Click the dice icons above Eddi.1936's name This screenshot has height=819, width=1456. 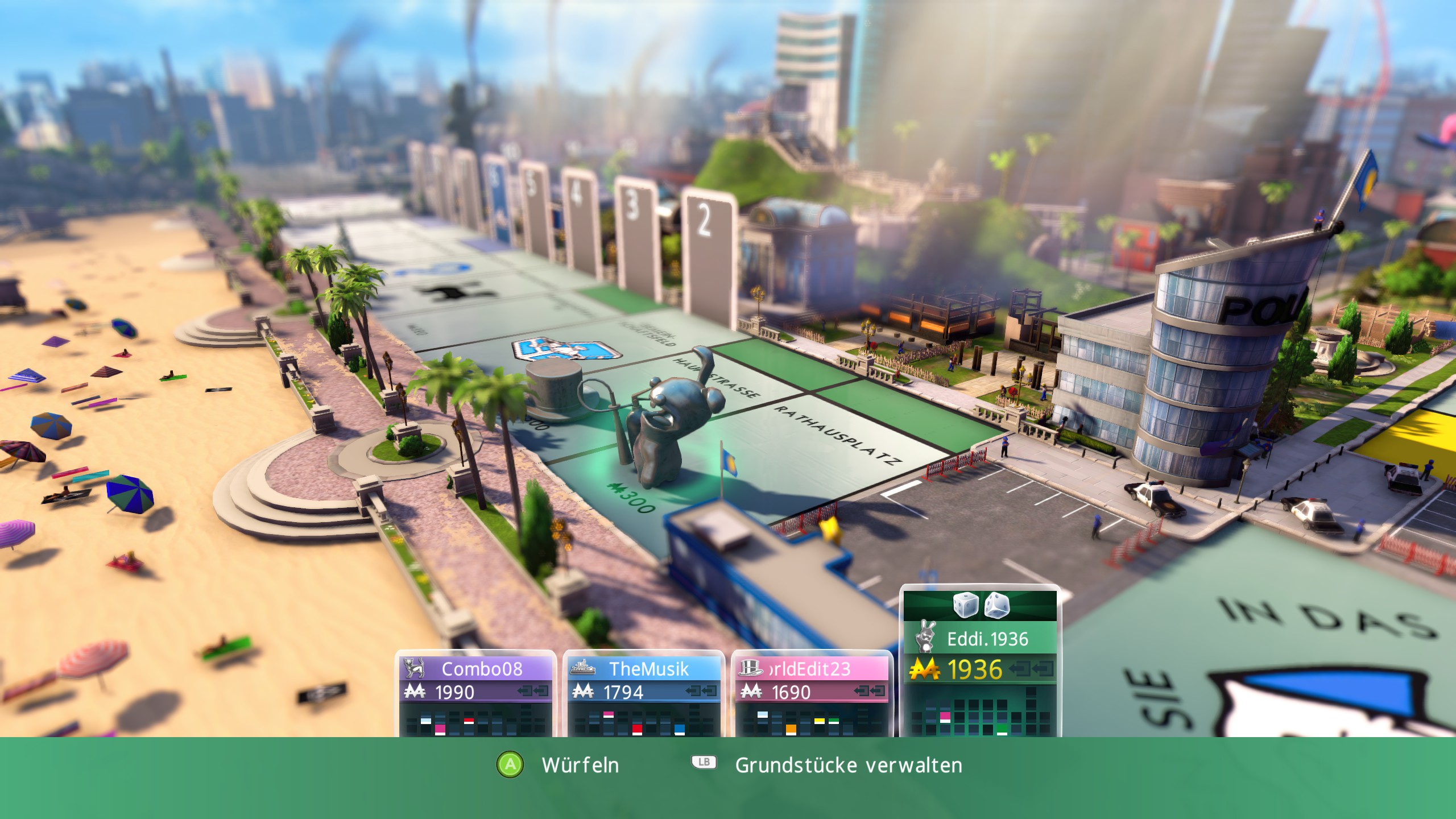click(x=981, y=605)
